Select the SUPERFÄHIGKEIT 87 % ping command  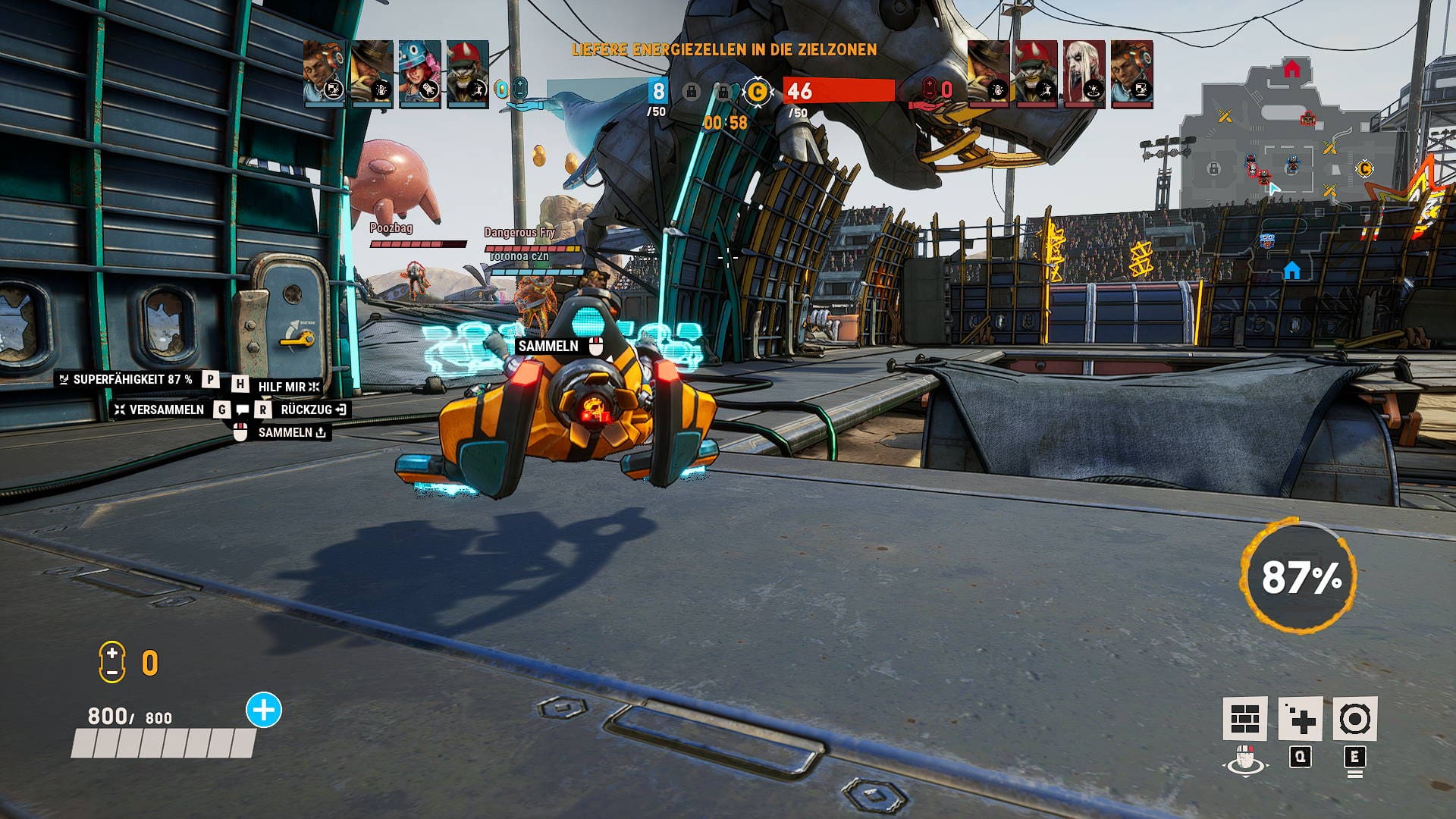coord(131,379)
